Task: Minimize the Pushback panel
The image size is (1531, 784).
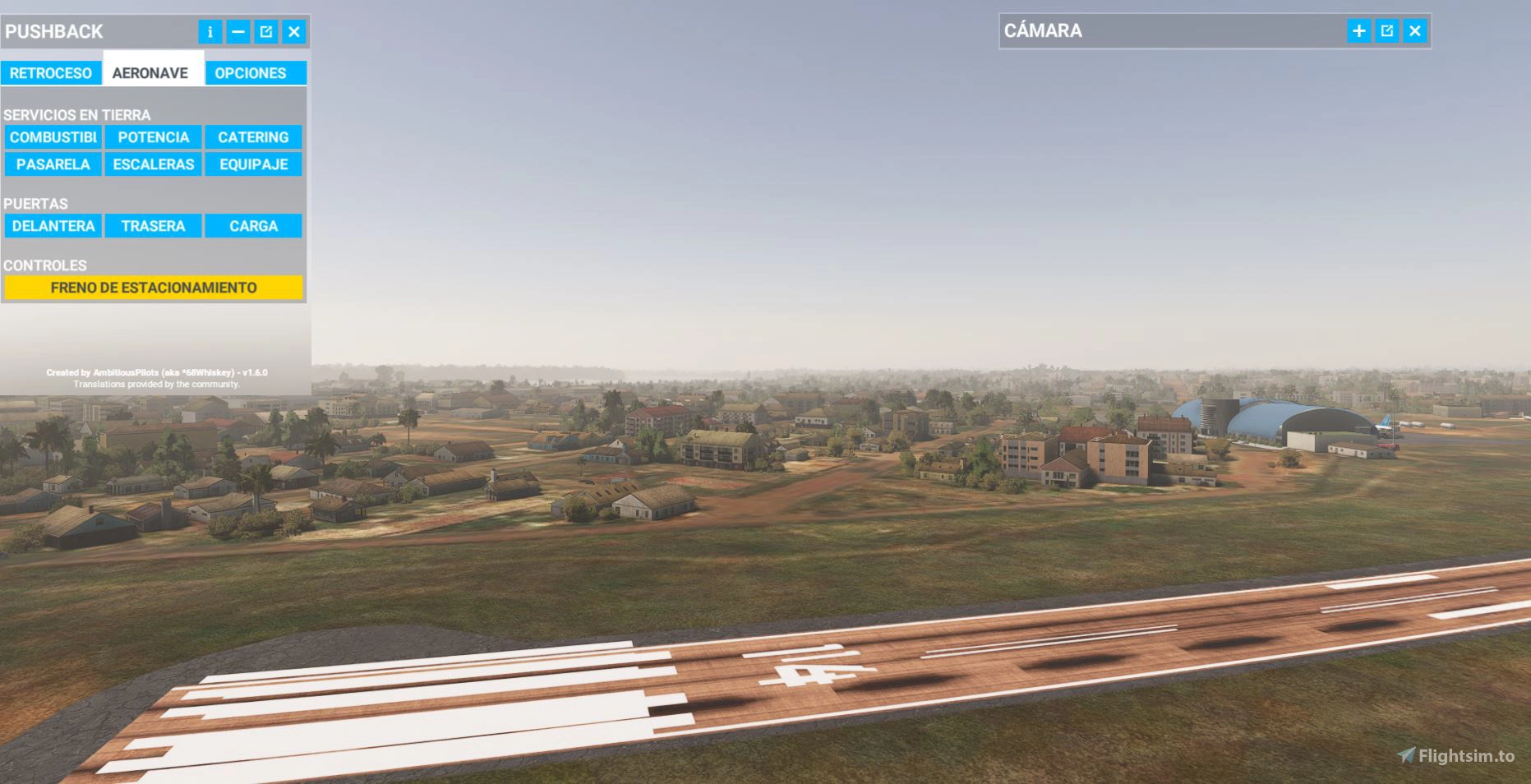Action: pyautogui.click(x=238, y=32)
